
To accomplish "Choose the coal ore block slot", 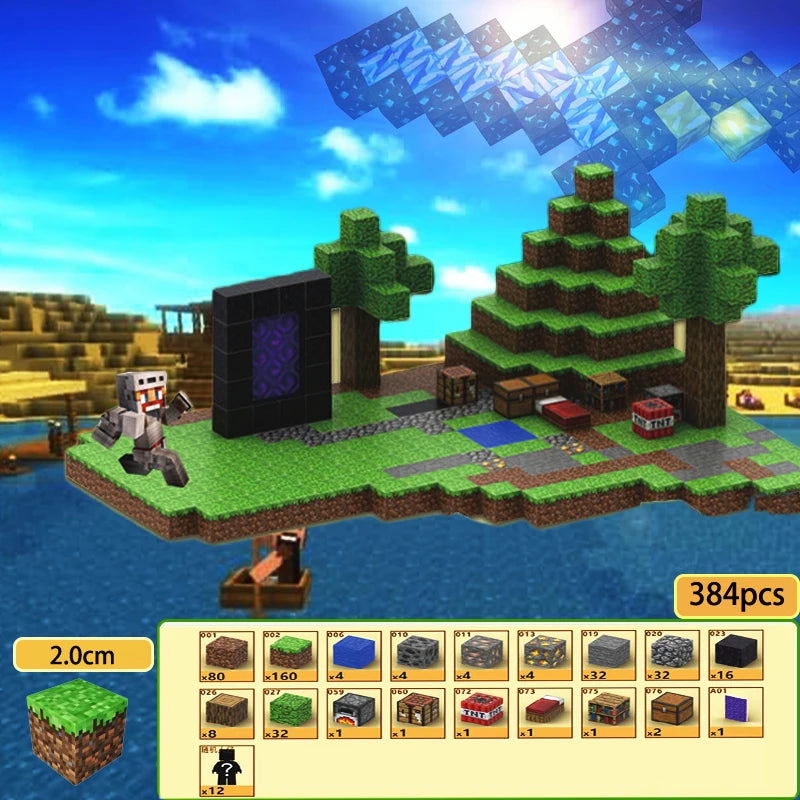I will pyautogui.click(x=418, y=654).
